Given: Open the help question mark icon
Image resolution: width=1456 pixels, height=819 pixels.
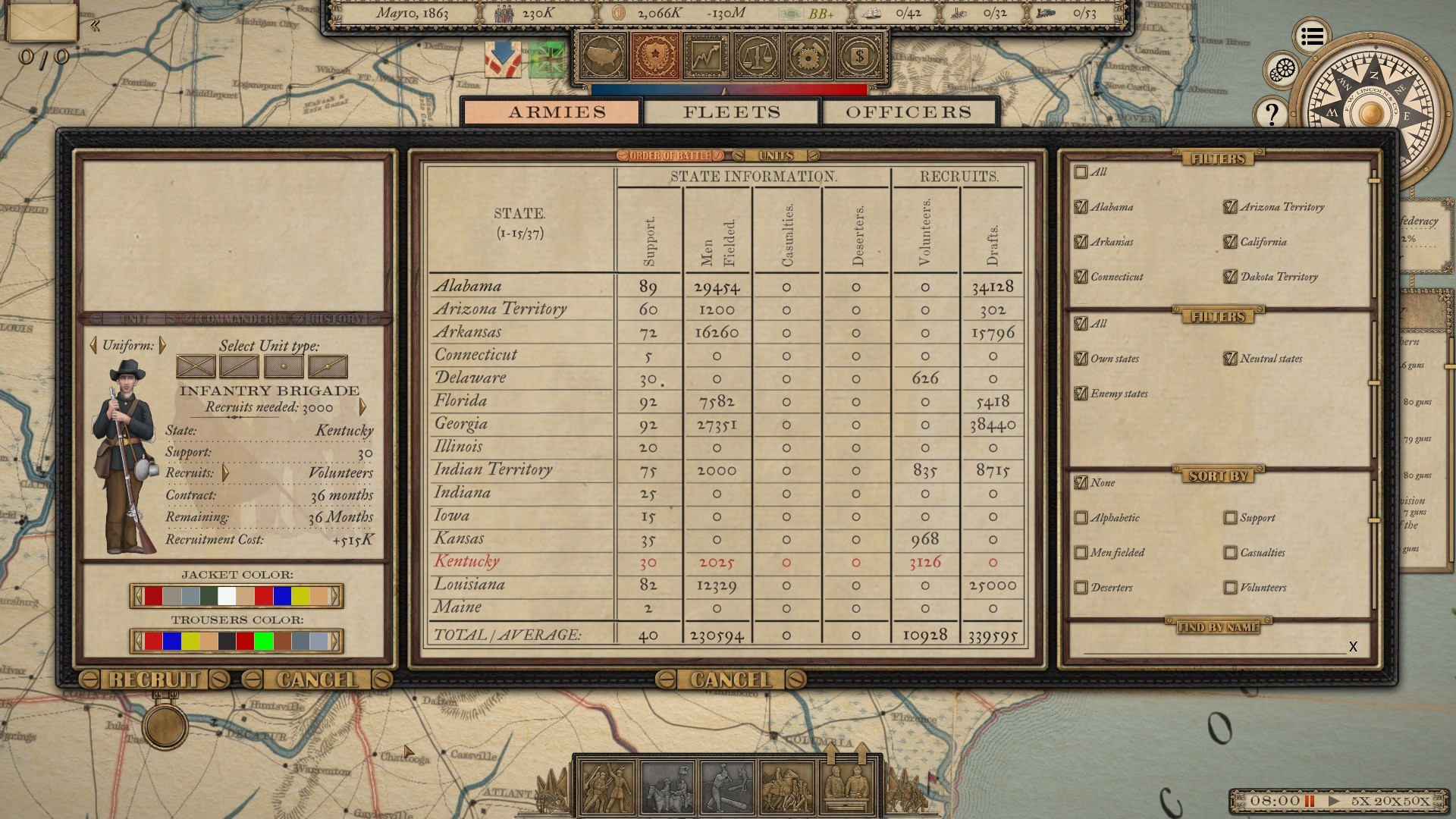Looking at the screenshot, I should click(1271, 112).
